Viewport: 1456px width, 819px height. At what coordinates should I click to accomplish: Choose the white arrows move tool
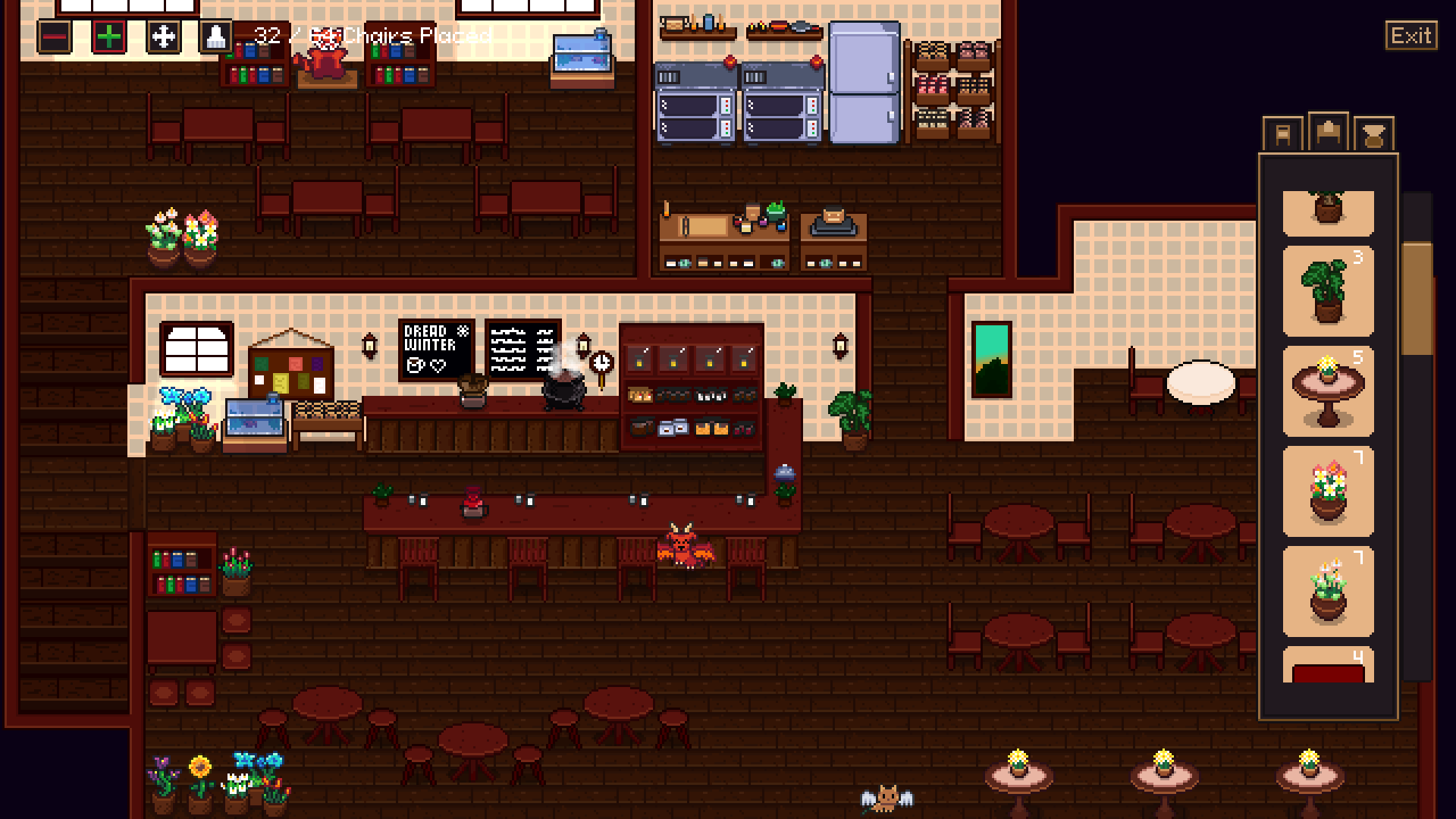164,36
